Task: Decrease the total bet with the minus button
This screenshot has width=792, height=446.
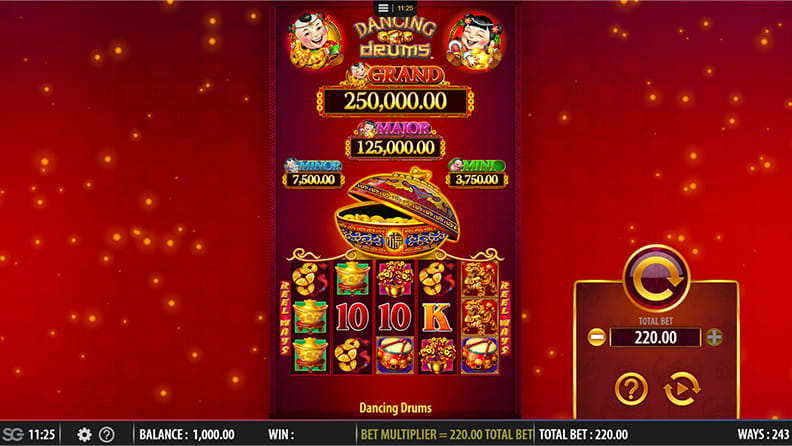Action: (596, 337)
